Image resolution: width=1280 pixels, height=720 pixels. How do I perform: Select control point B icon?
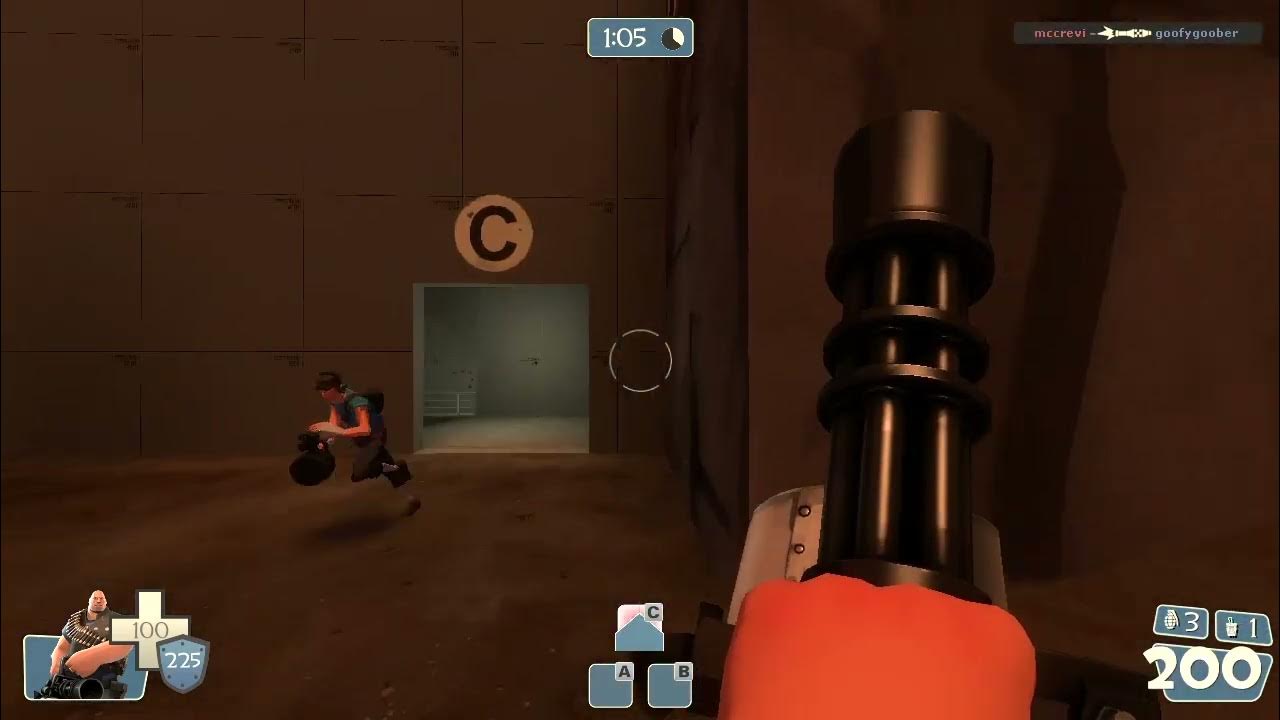[x=670, y=685]
